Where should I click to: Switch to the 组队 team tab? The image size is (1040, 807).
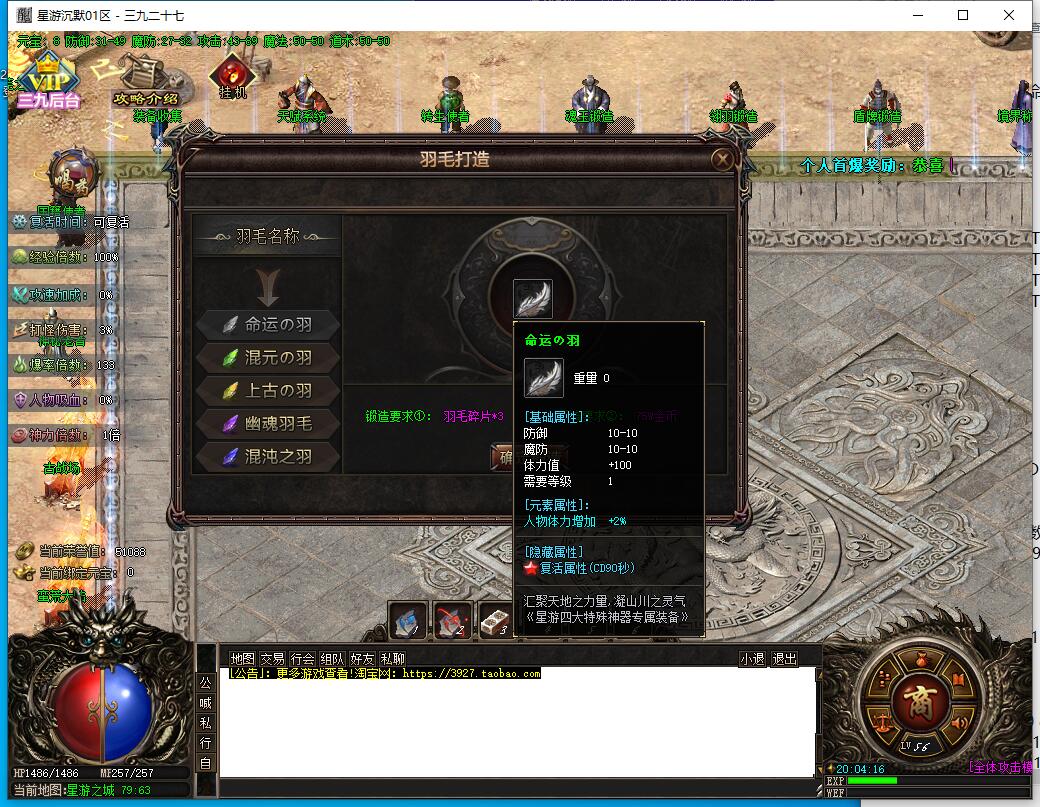click(x=332, y=659)
